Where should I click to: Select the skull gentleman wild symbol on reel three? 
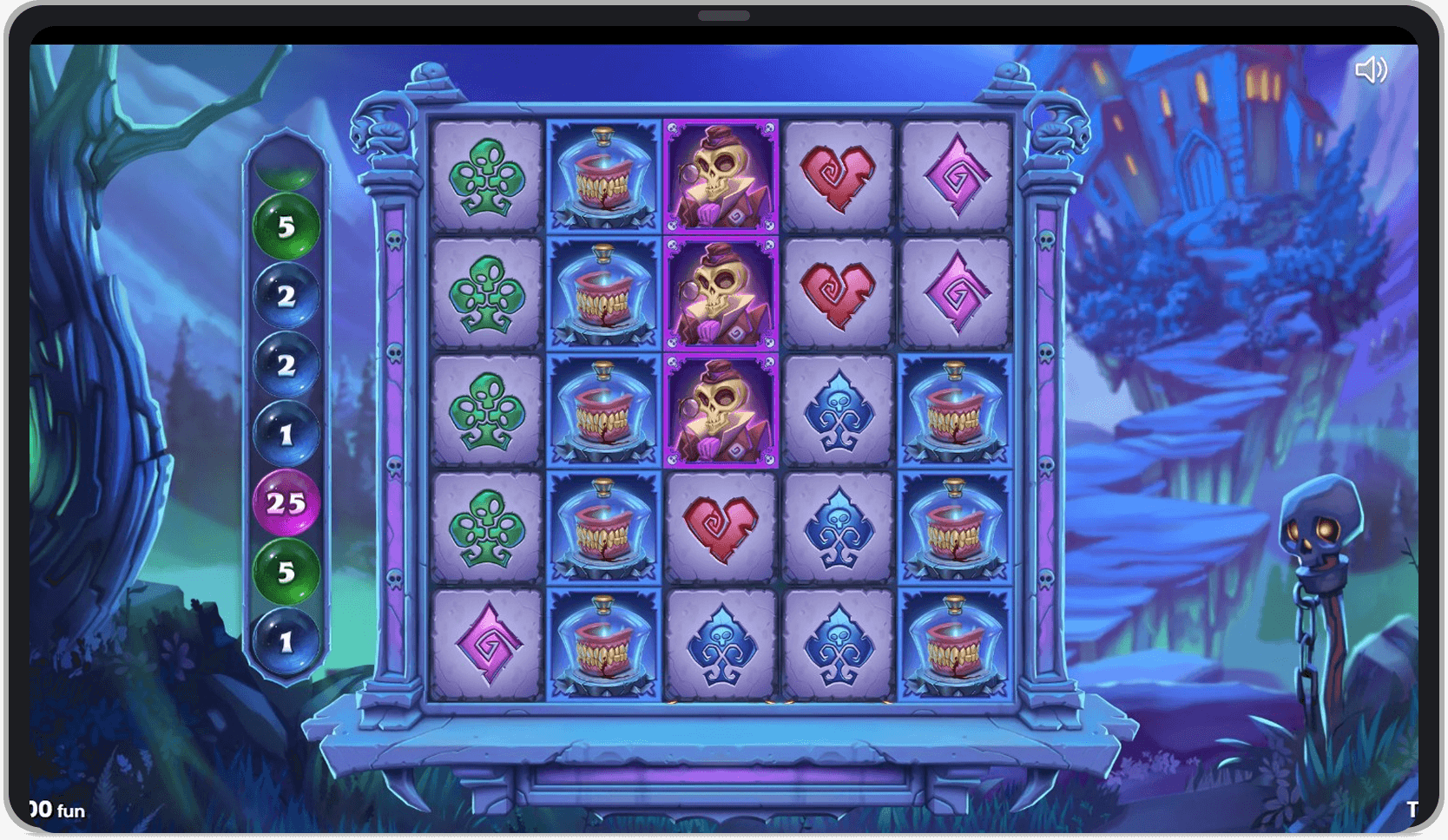(716, 174)
